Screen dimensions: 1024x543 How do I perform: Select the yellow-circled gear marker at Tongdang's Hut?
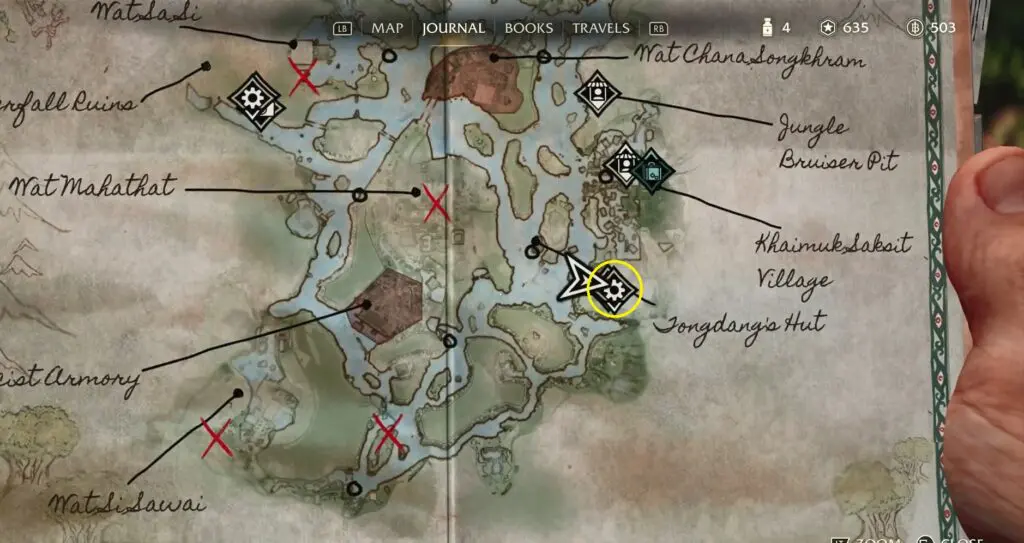[x=615, y=290]
